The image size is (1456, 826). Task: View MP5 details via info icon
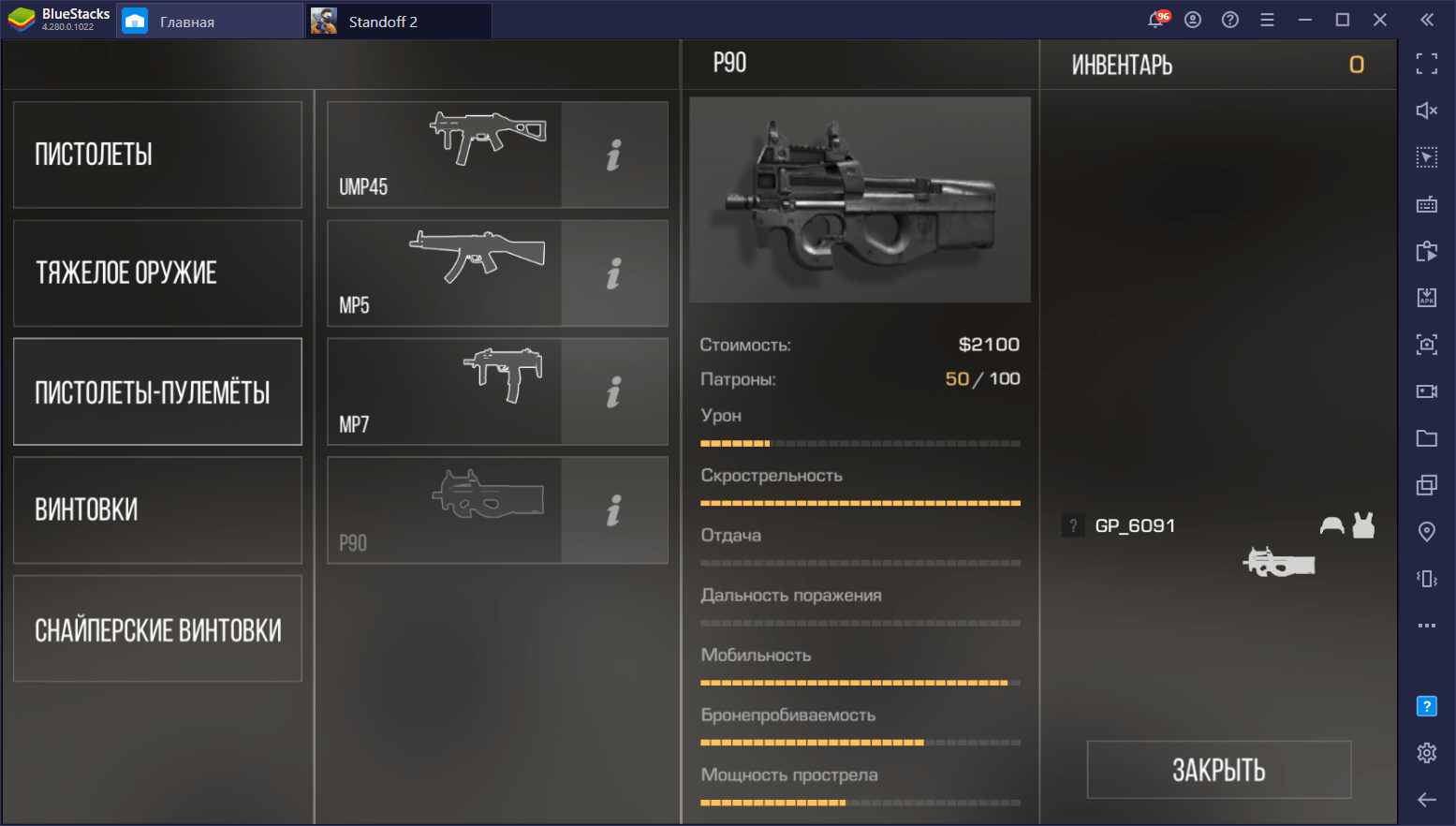pos(614,273)
